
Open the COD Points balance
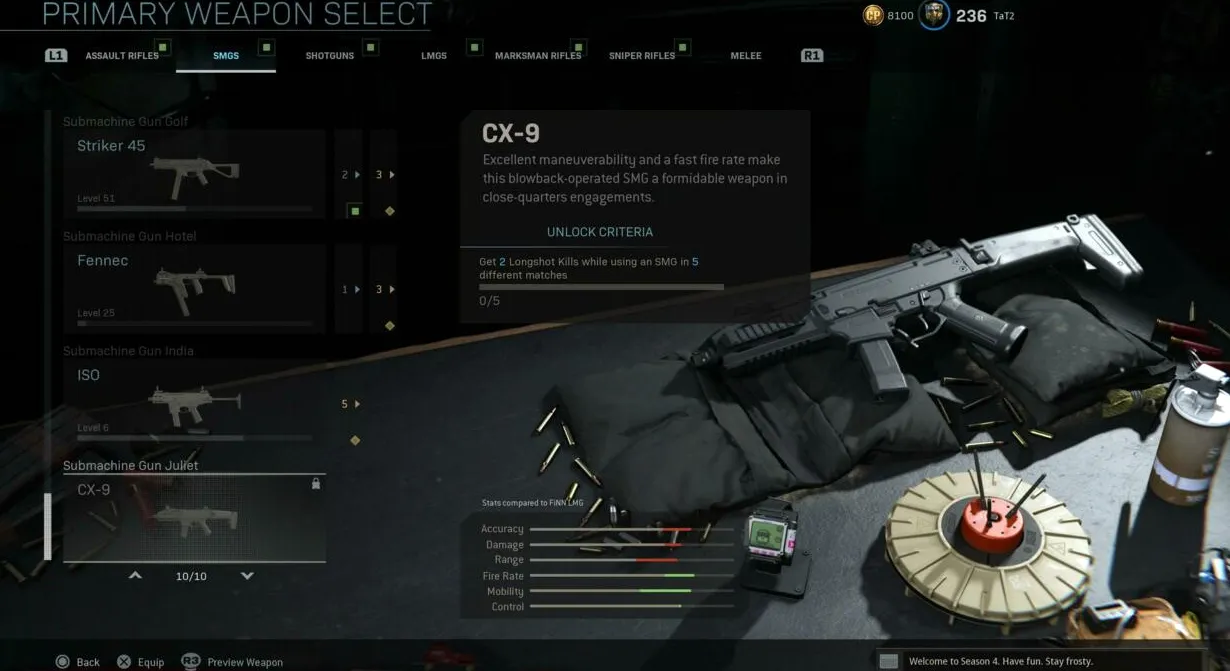click(x=888, y=16)
